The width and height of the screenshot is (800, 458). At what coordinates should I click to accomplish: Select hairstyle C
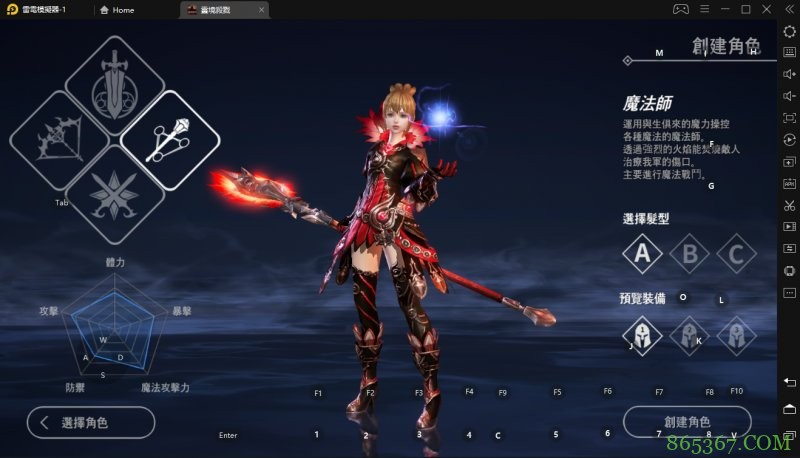[x=736, y=254]
